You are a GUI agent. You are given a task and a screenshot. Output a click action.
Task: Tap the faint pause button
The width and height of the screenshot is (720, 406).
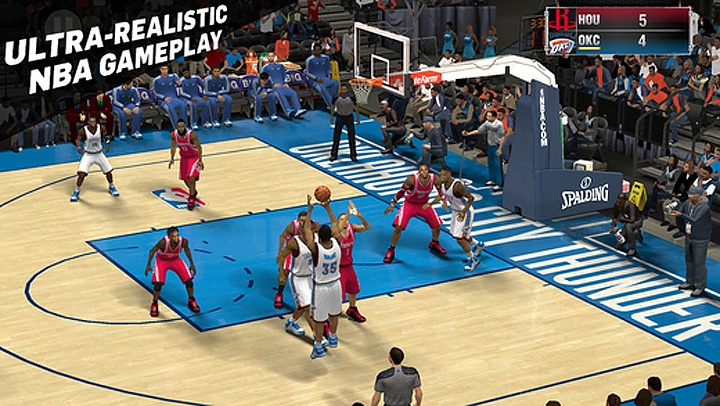[62, 22]
